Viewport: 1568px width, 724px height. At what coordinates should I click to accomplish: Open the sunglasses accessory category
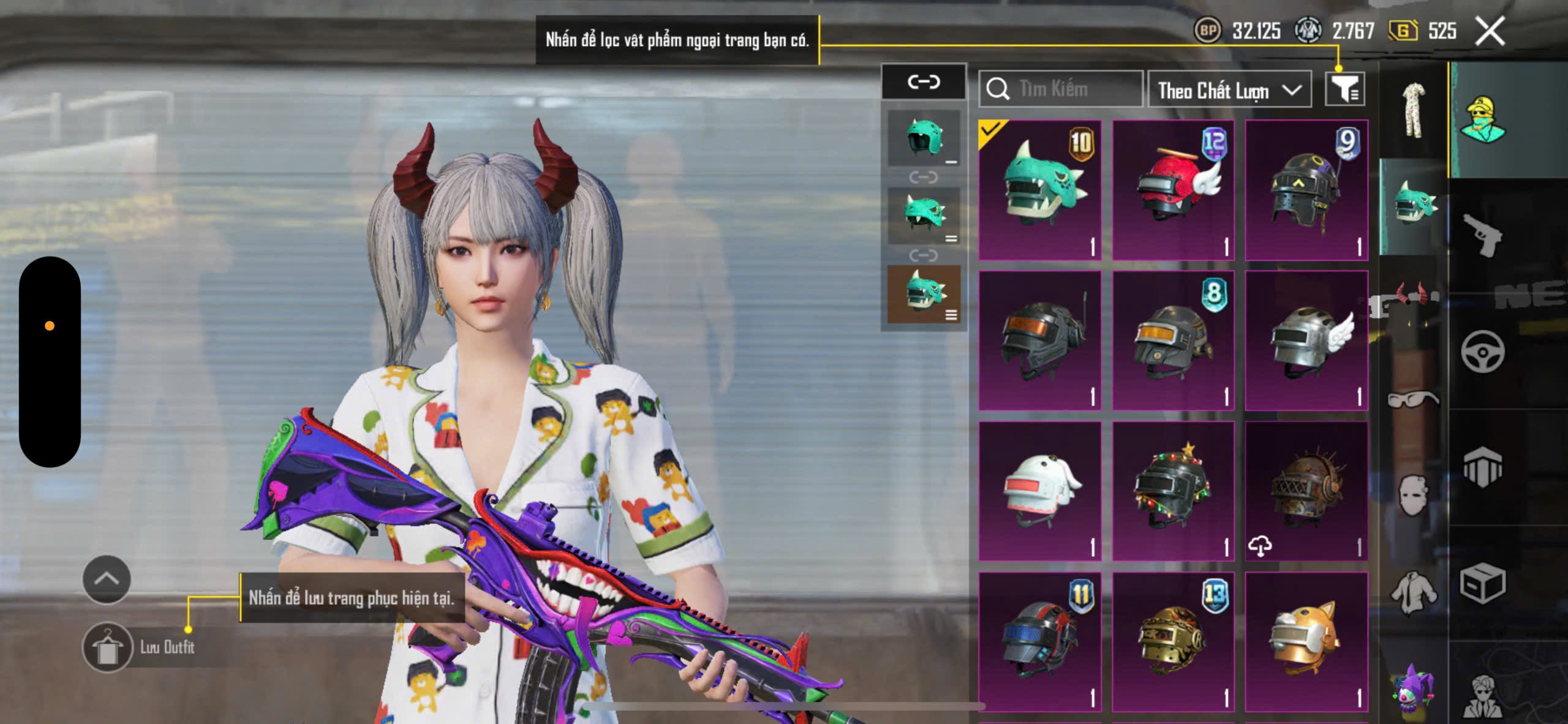point(1413,399)
